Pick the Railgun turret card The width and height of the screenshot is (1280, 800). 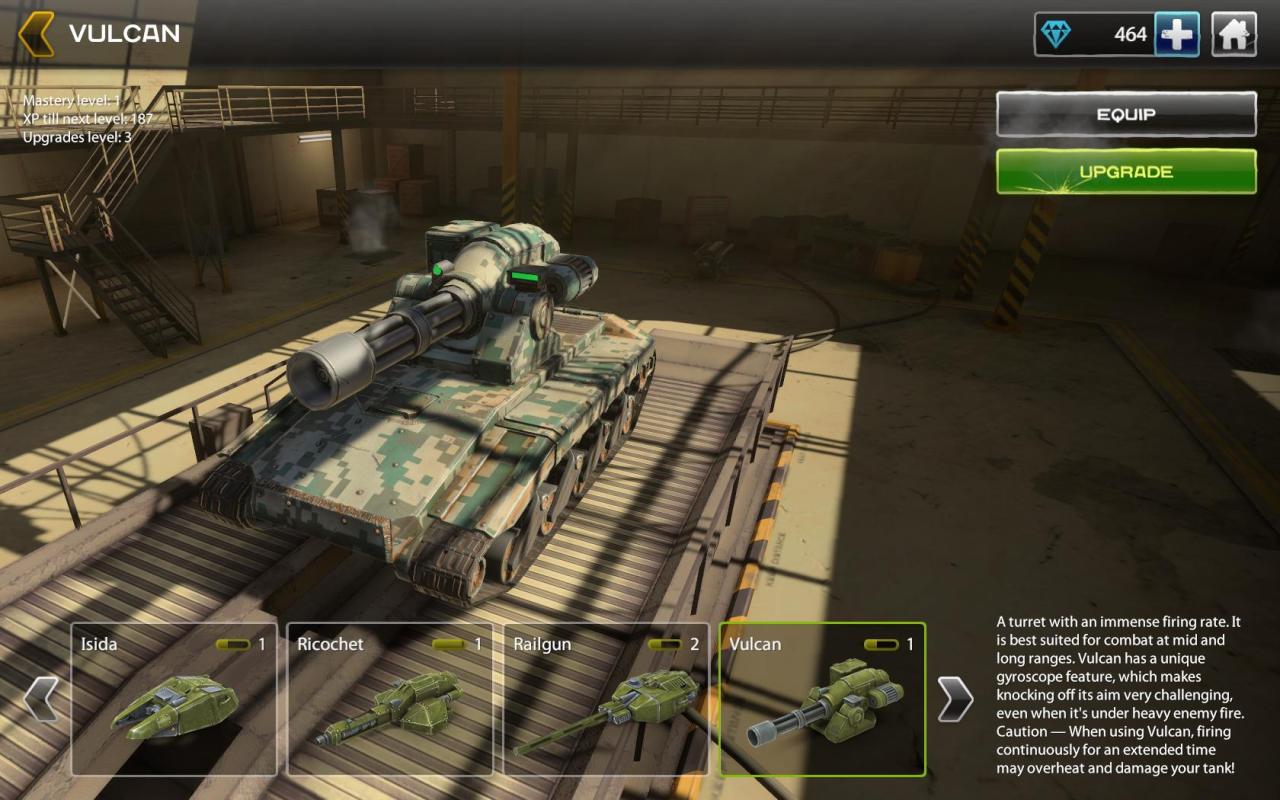tap(606, 699)
